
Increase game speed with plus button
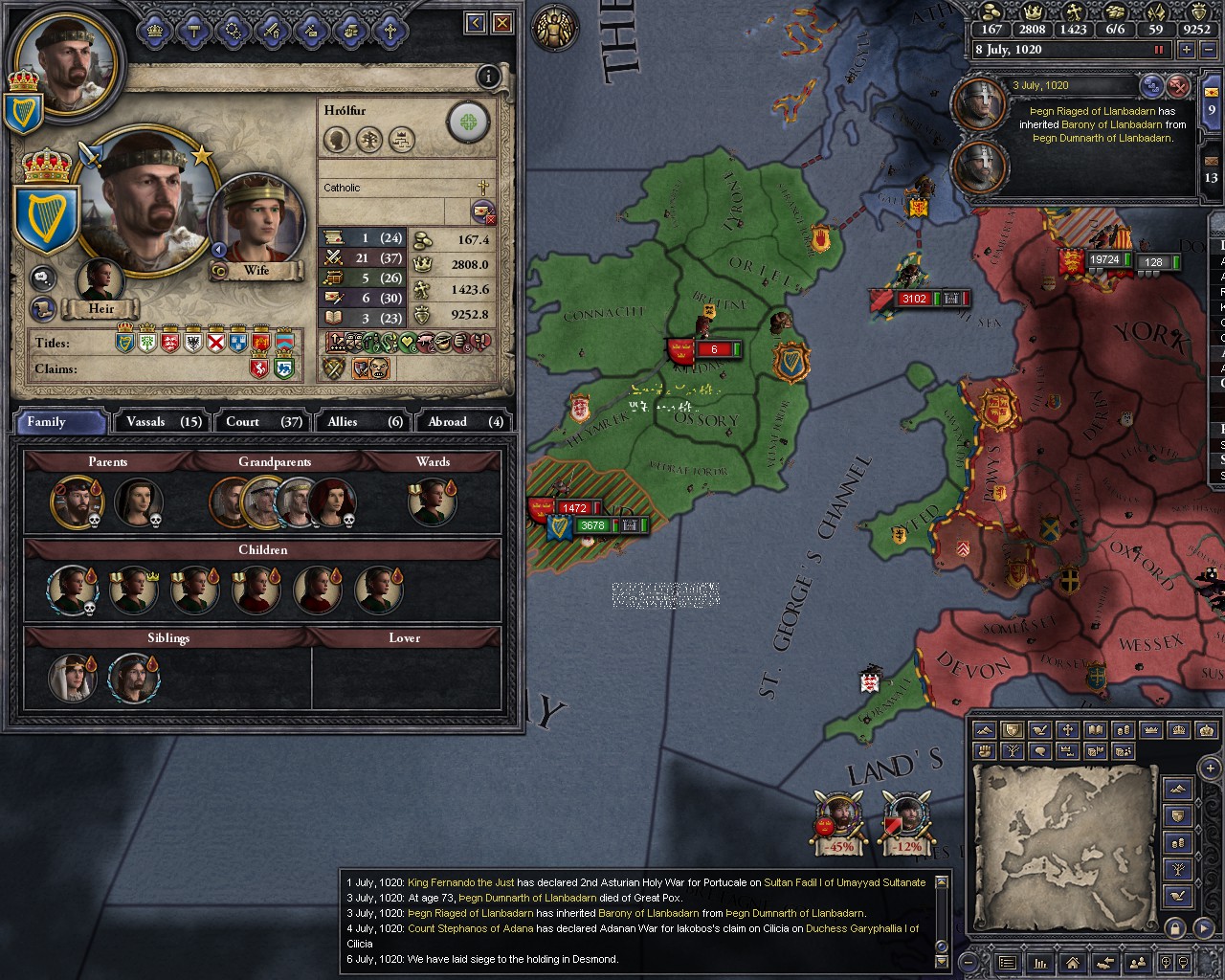1187,50
